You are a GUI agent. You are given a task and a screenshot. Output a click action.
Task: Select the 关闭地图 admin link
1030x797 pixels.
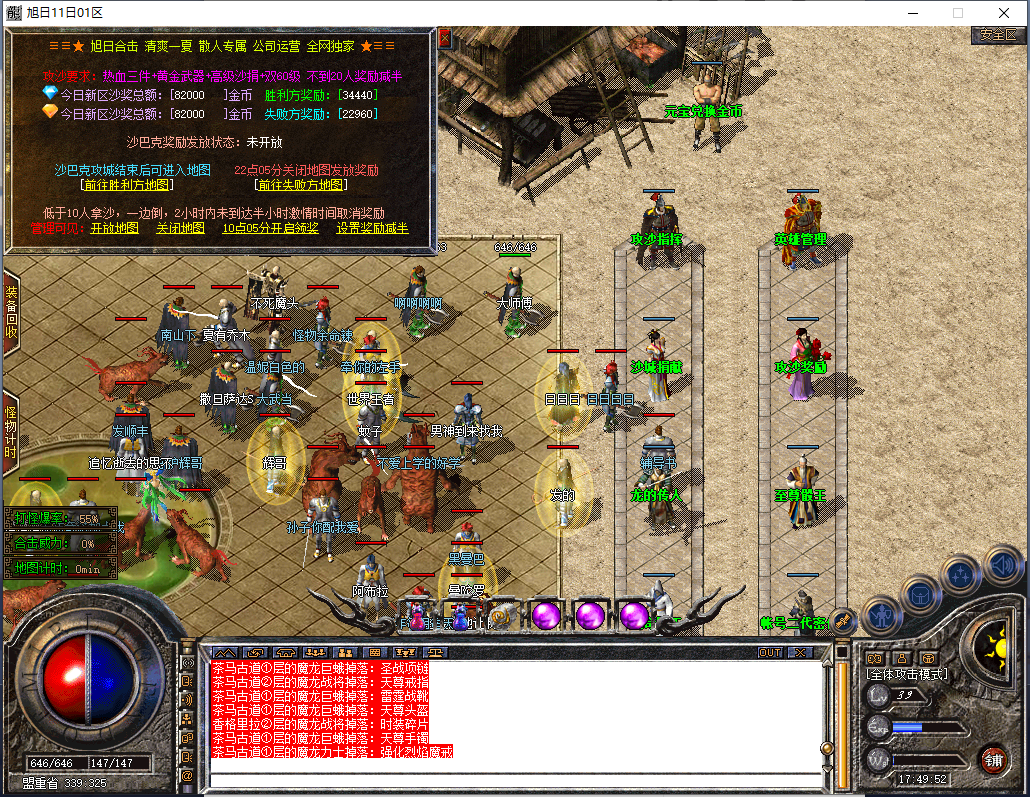[181, 228]
